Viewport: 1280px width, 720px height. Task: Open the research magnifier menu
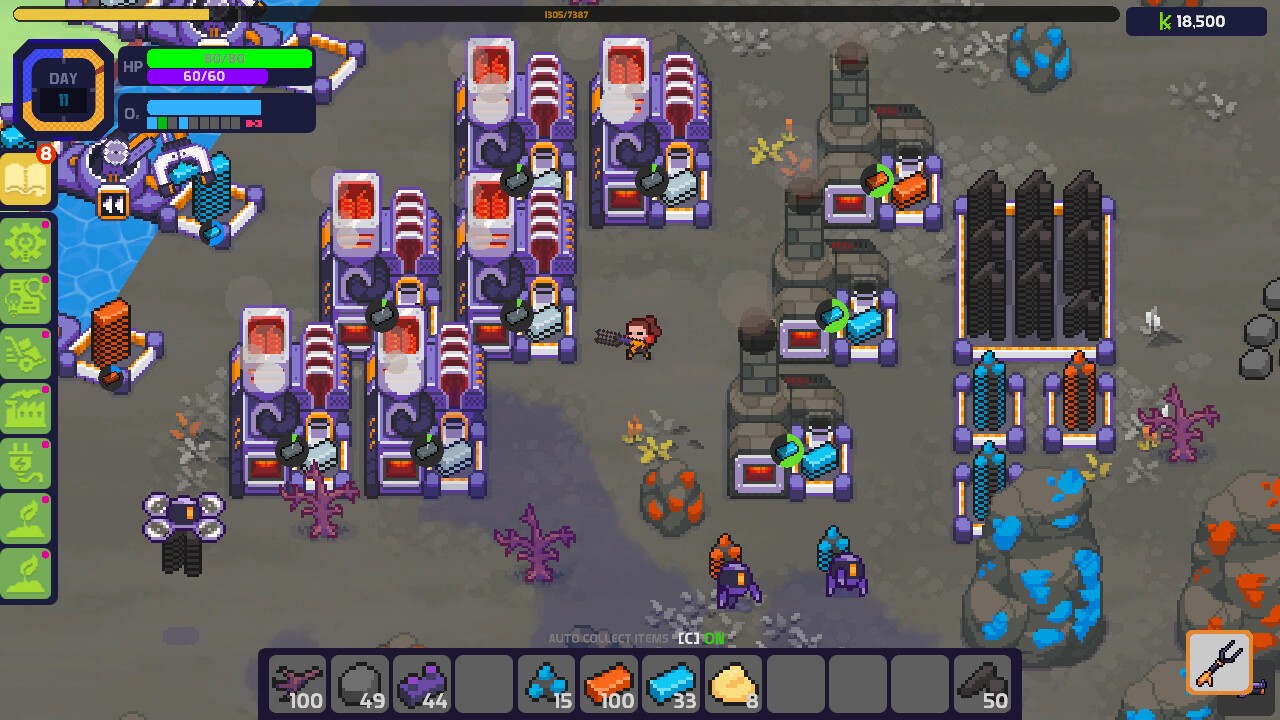coord(26,297)
